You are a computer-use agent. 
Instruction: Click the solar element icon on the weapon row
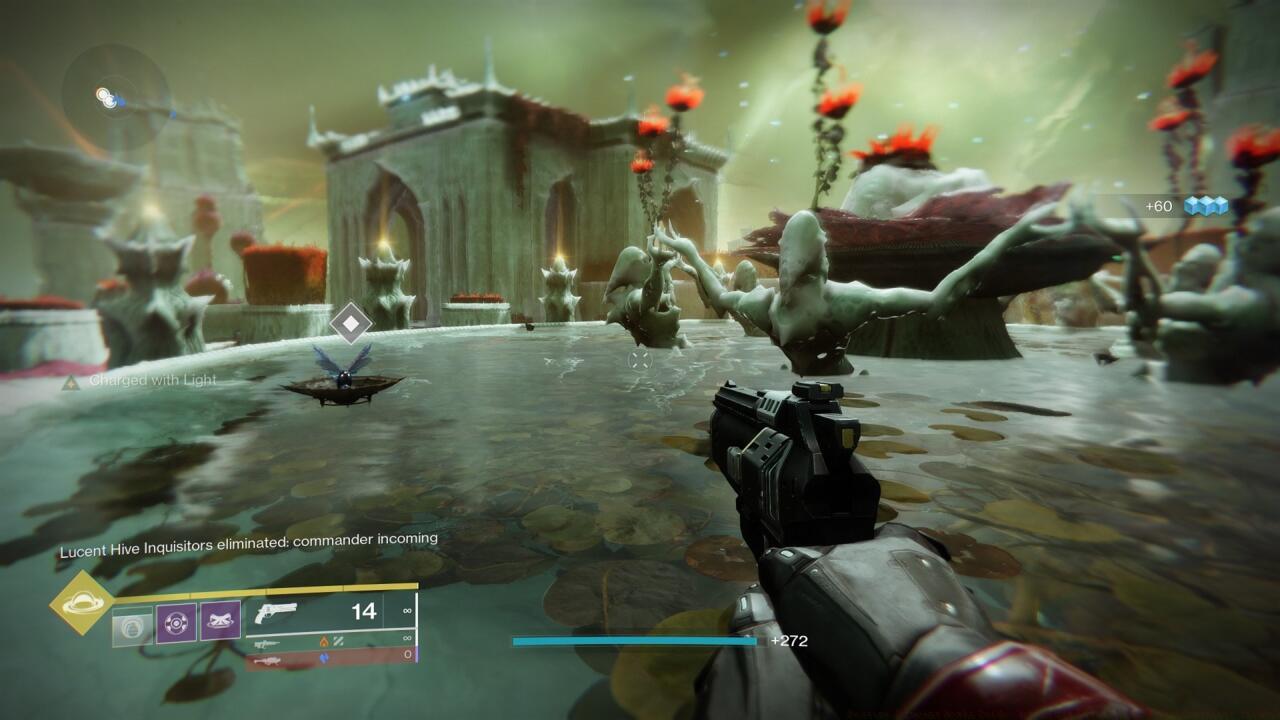325,642
